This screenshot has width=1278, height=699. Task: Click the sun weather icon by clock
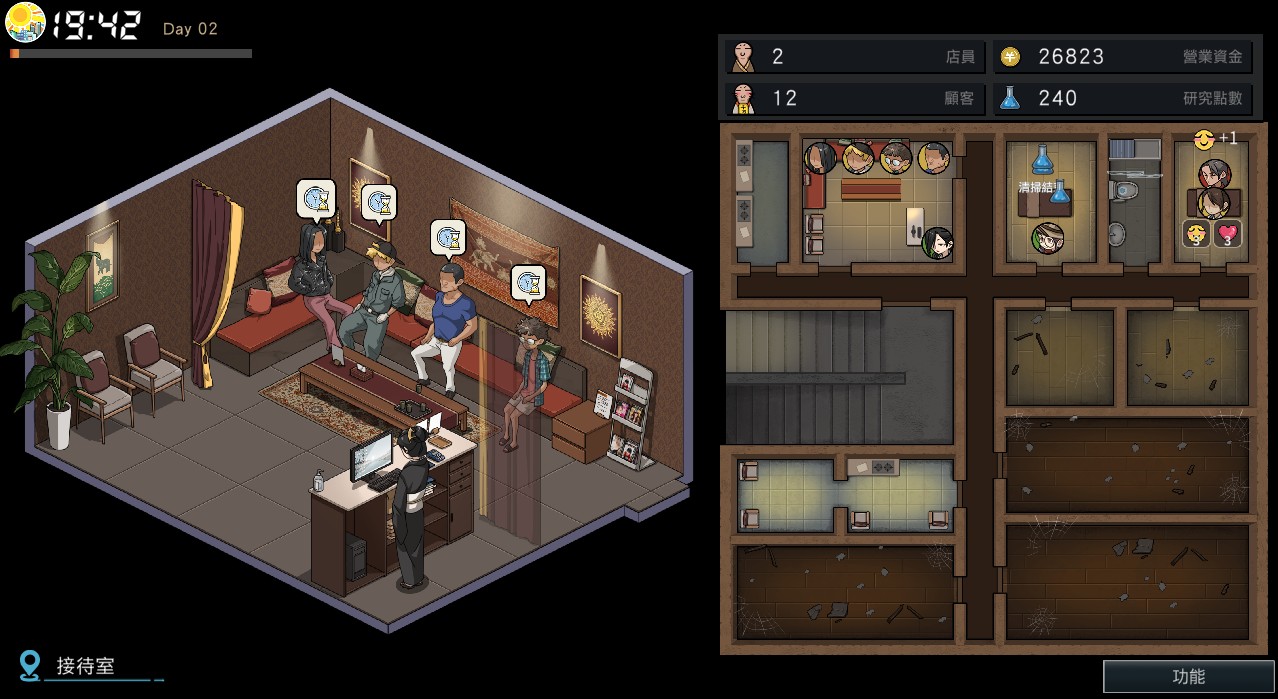click(25, 23)
